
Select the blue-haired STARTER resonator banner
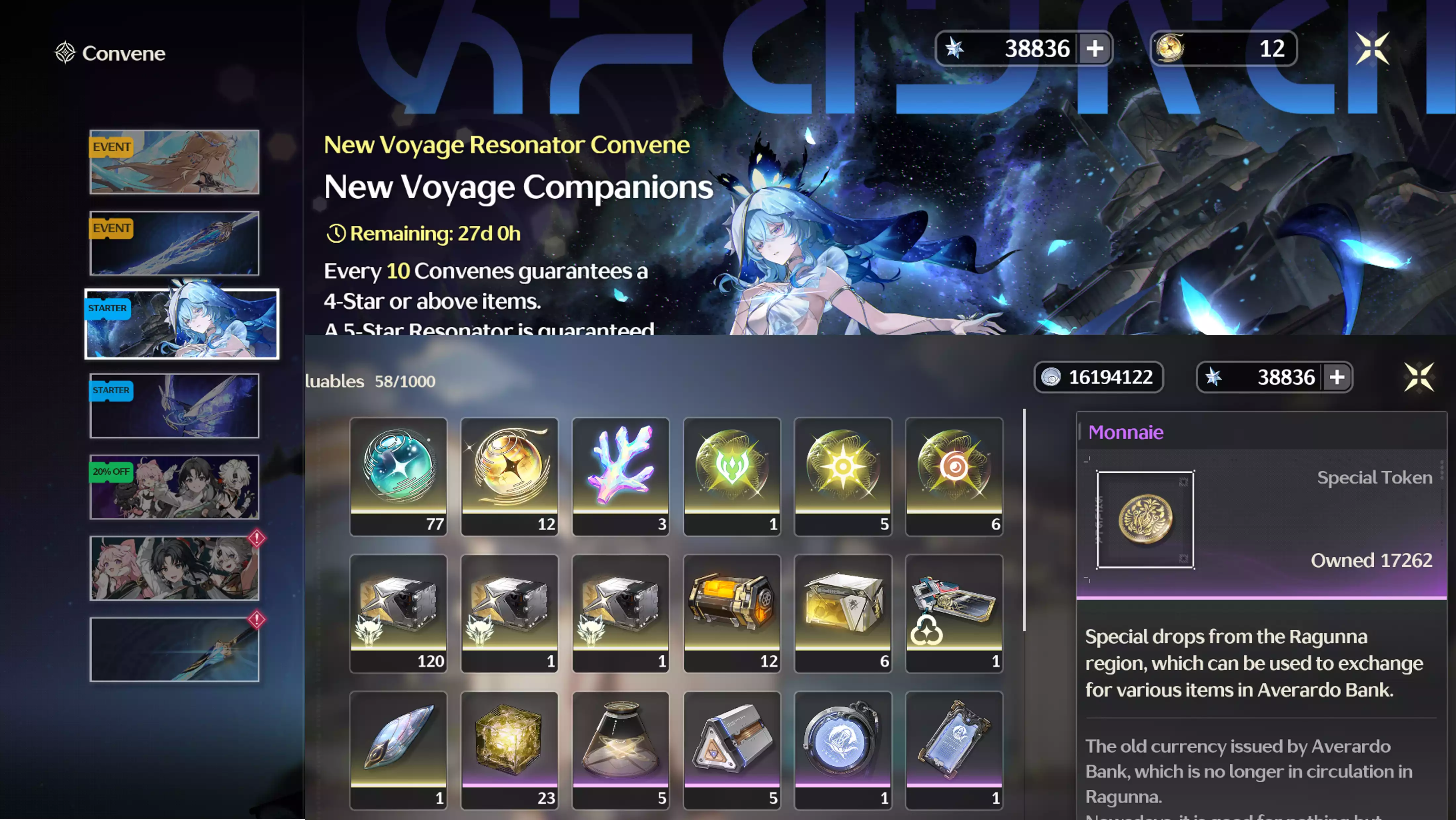point(181,323)
